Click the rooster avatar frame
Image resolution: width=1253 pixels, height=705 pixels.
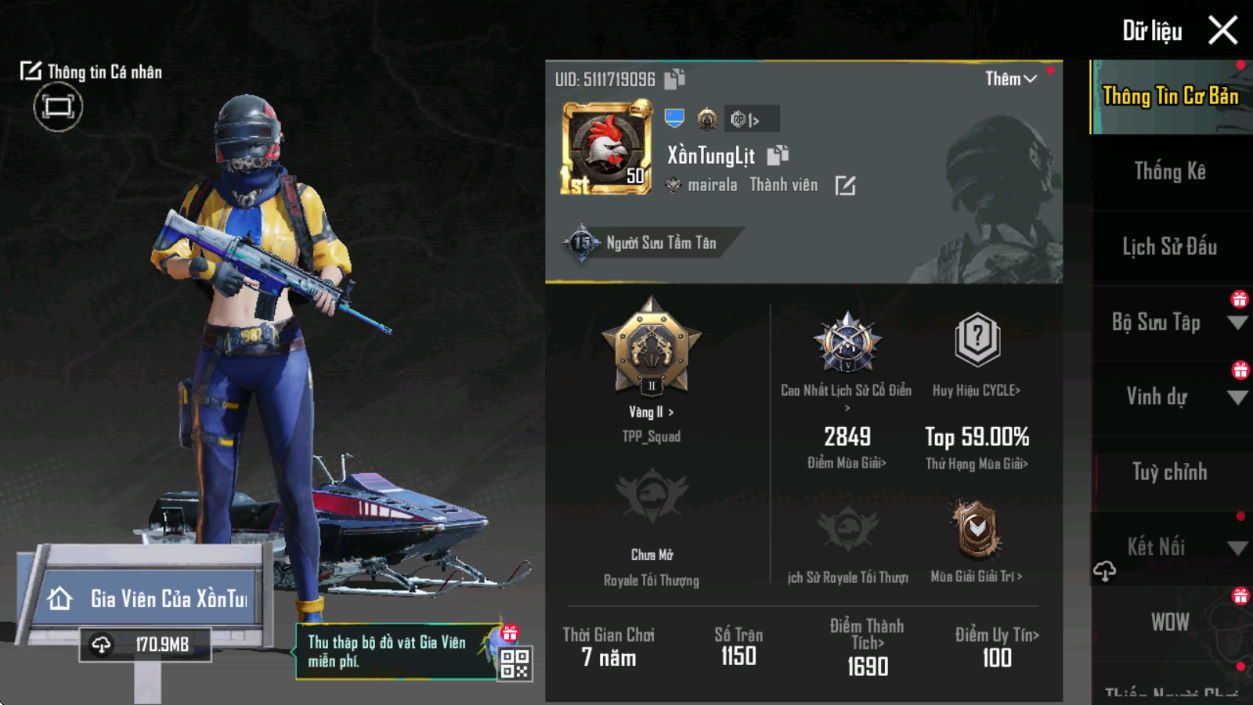tap(607, 148)
